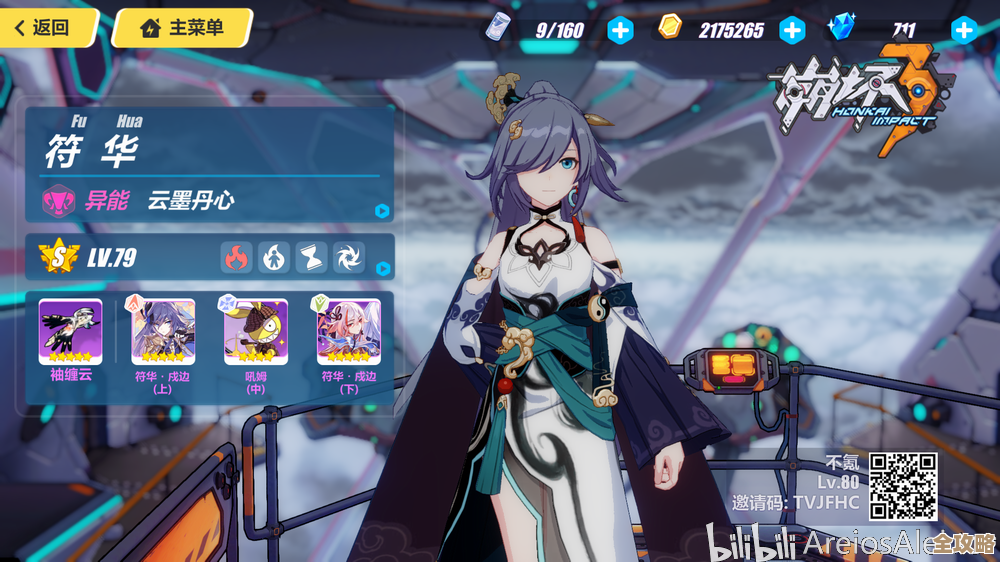This screenshot has height=562, width=1000.
Task: Open the 吼姆 (中) stigmata slot
Action: click(x=256, y=332)
